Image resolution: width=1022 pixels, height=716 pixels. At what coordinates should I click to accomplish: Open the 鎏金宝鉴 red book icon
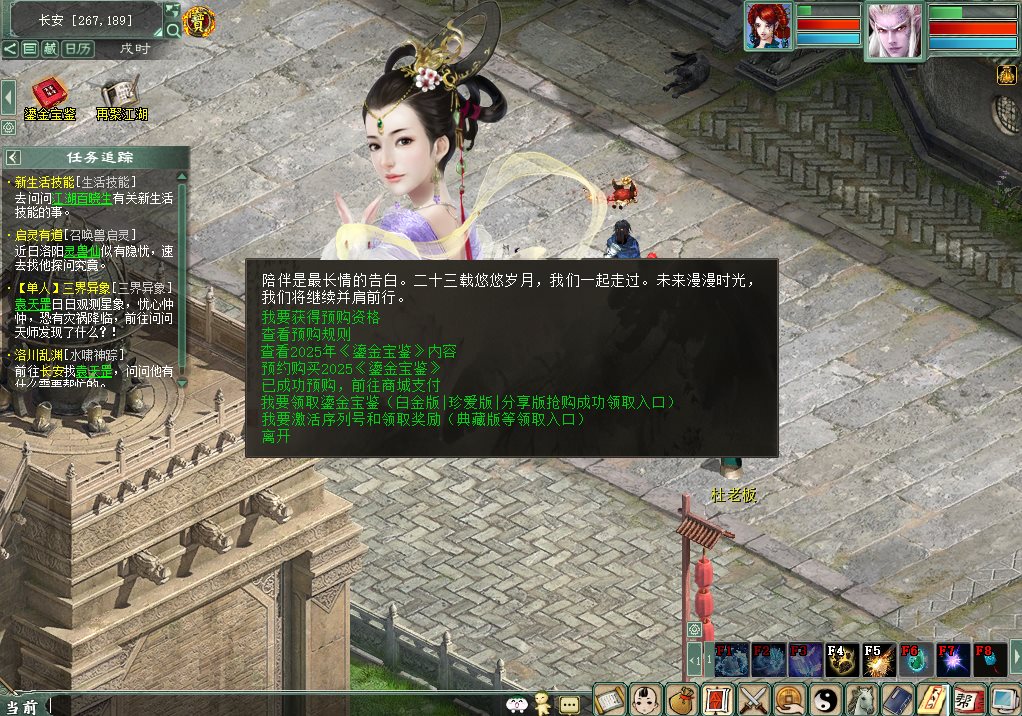47,93
